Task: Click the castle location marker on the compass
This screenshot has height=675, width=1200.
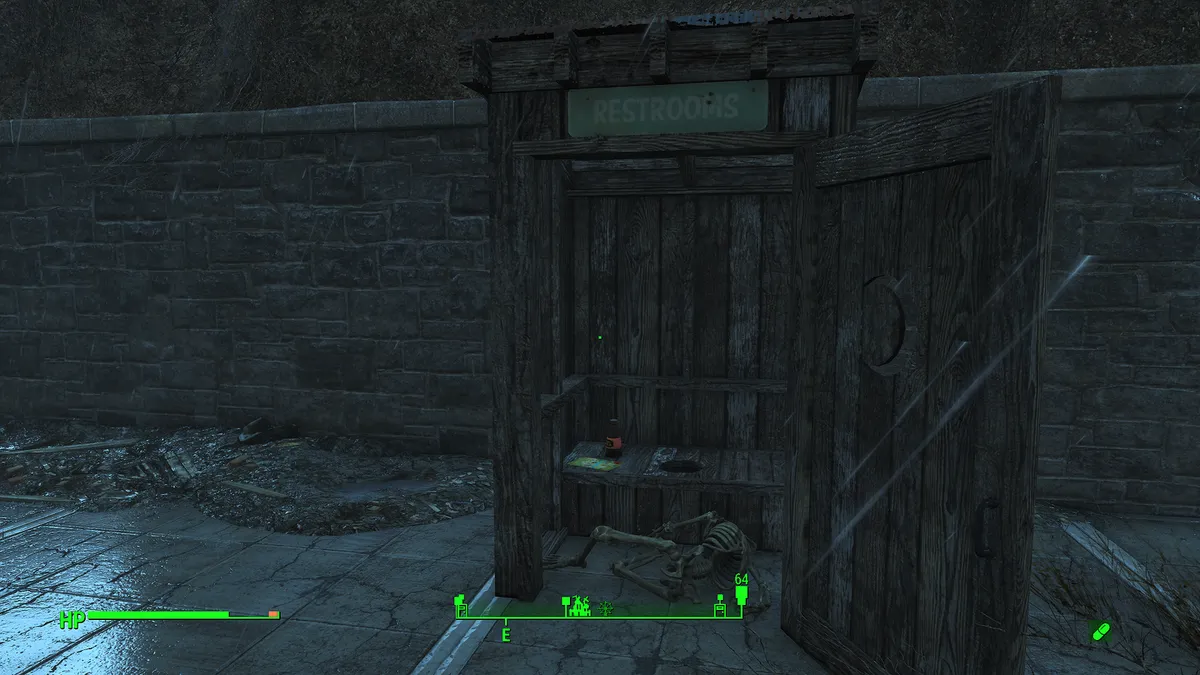Action: coord(578,605)
